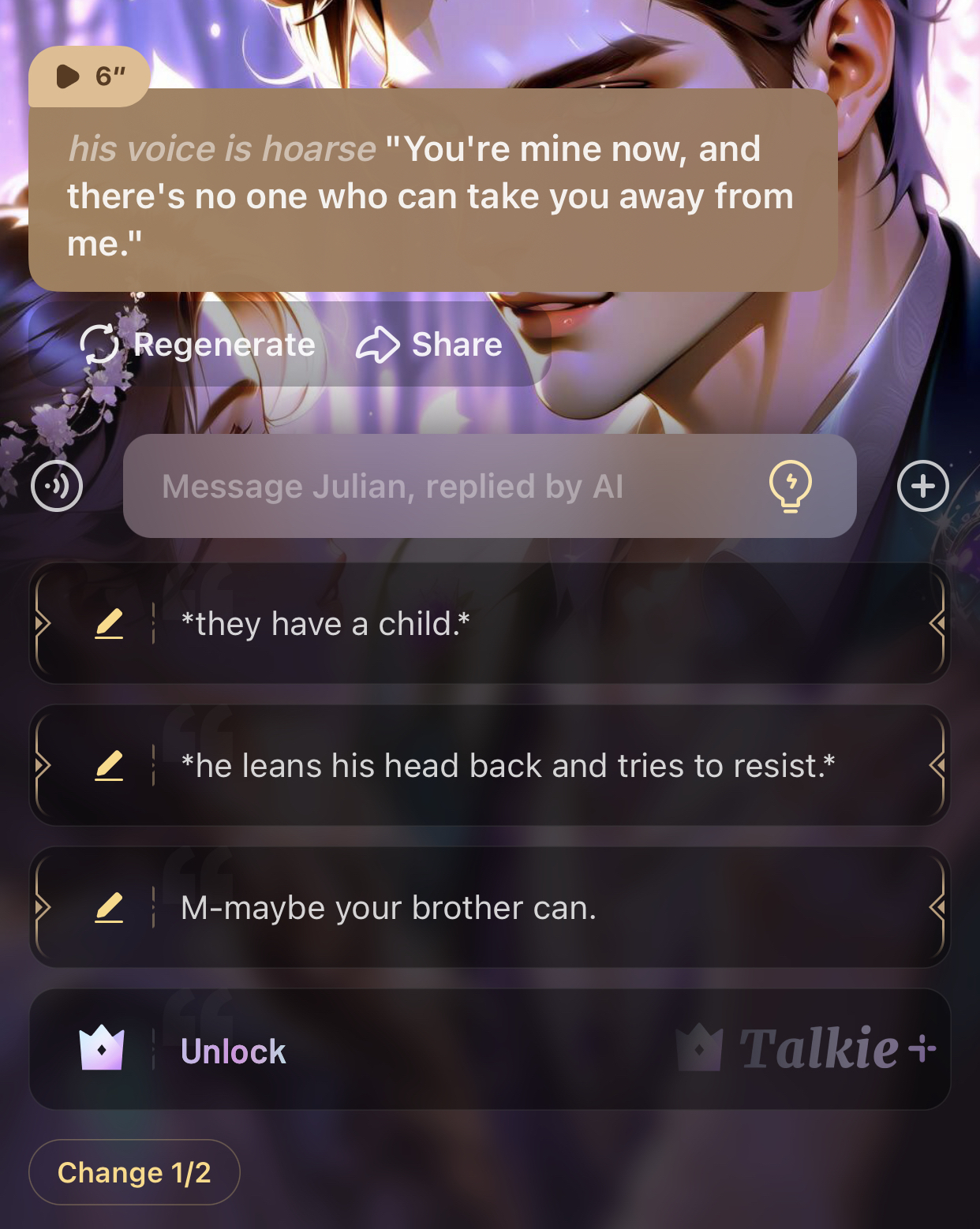The height and width of the screenshot is (1229, 980).
Task: Open the lightbulb inspiration suggestions
Action: point(790,486)
